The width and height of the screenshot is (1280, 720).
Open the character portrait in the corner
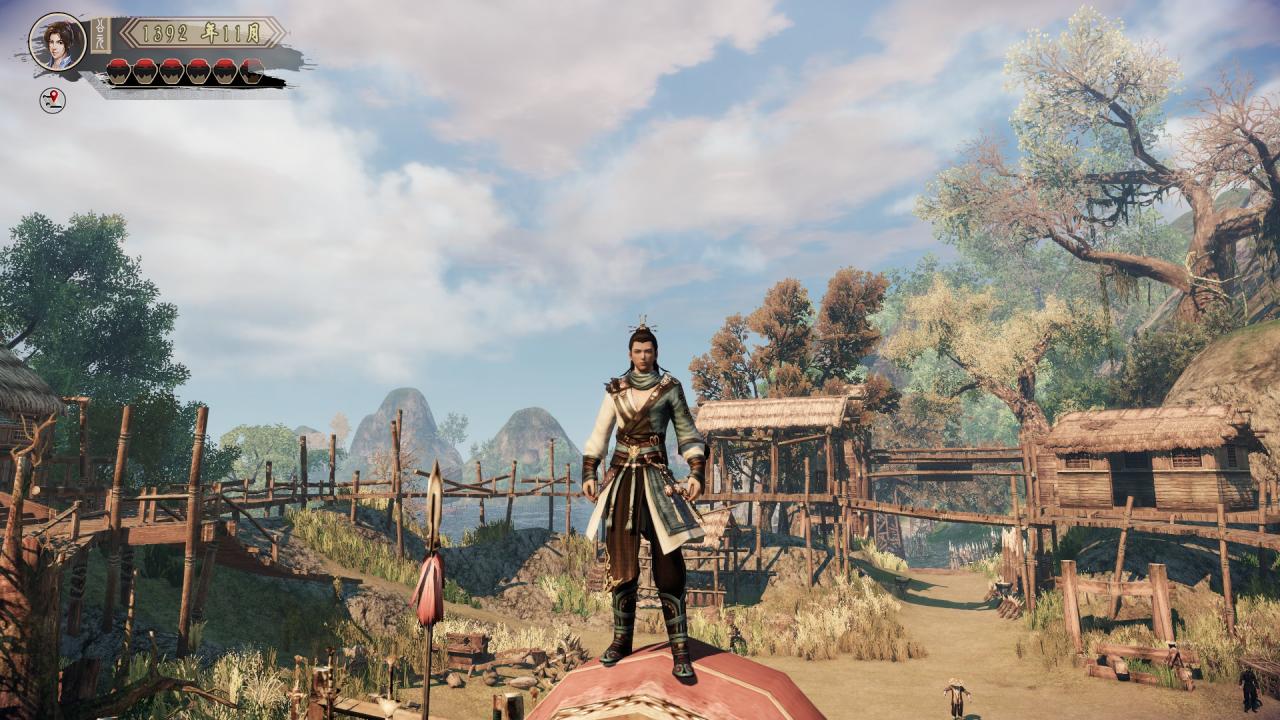point(57,41)
